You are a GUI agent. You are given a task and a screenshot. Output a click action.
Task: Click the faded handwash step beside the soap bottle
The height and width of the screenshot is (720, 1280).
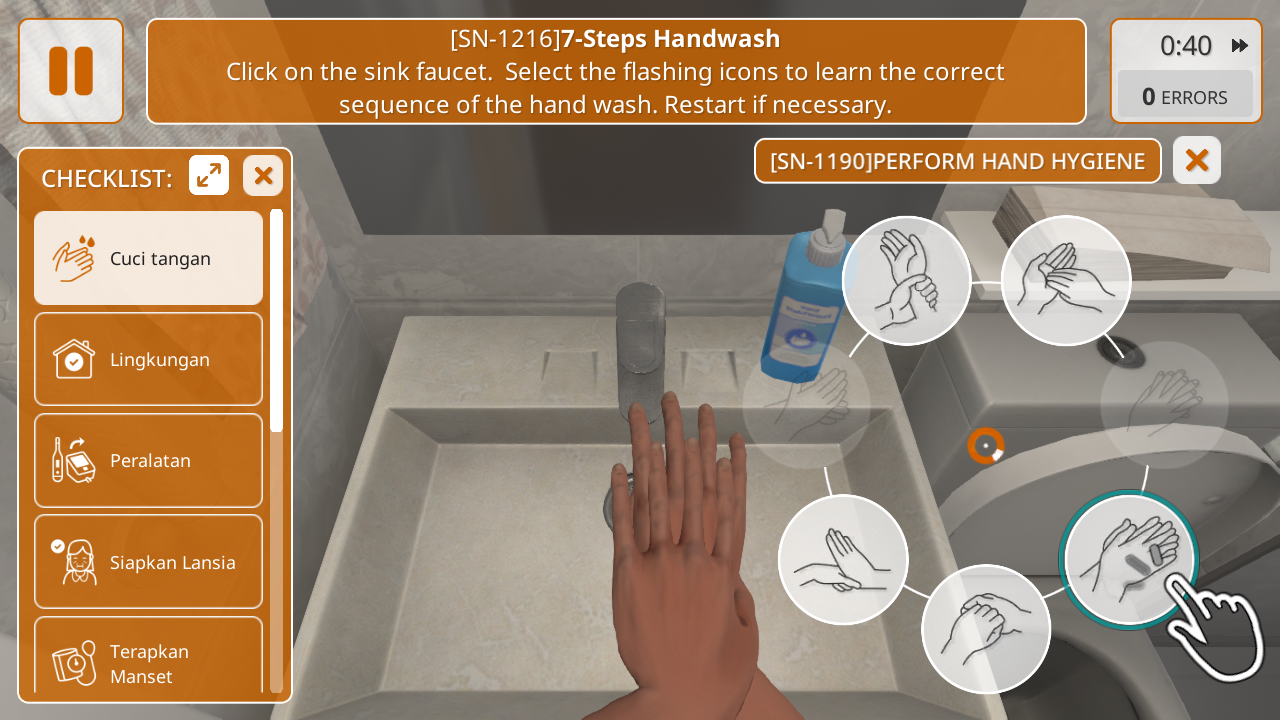coord(806,402)
